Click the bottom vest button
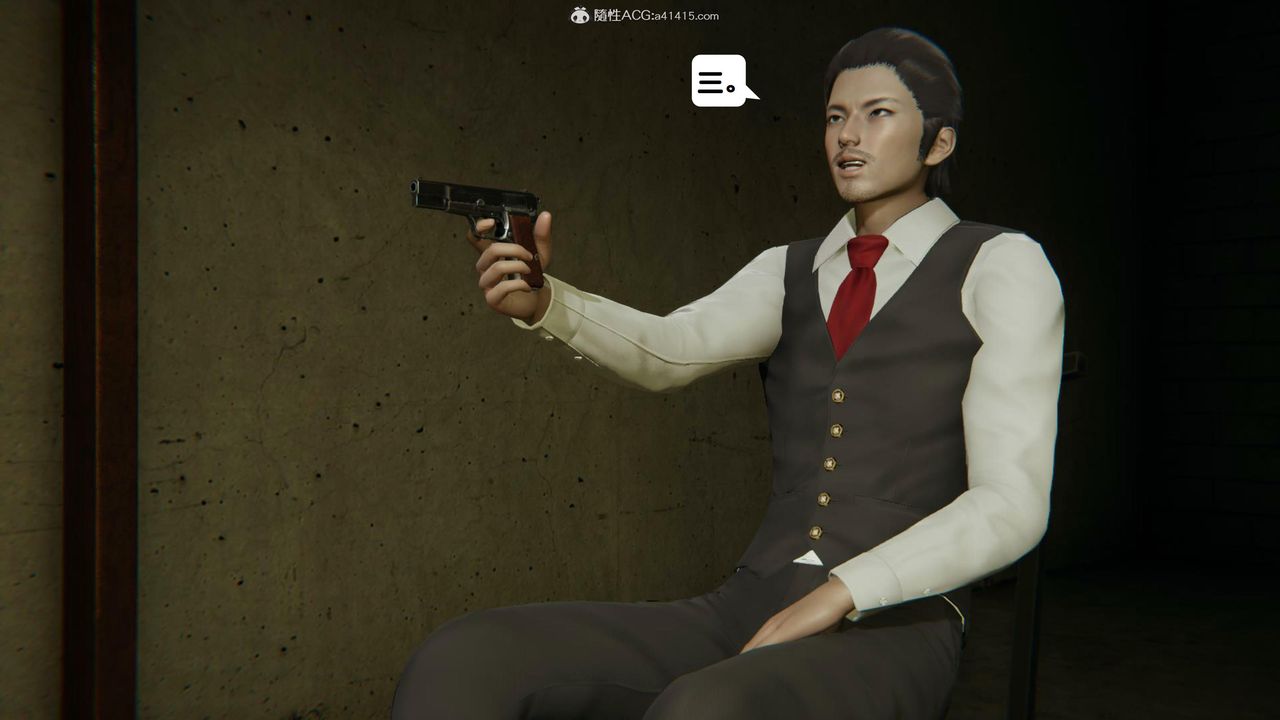Viewport: 1280px width, 720px height. coord(816,531)
